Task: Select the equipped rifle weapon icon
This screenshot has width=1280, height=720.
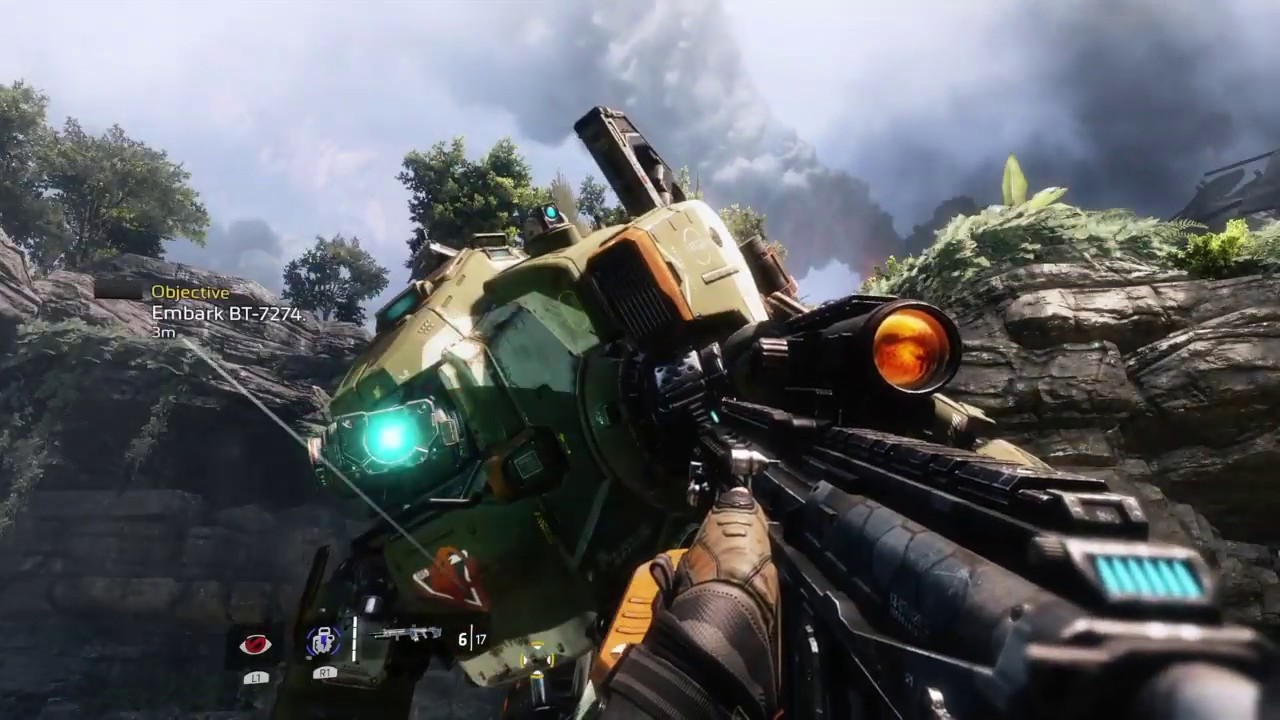Action: pyautogui.click(x=406, y=633)
